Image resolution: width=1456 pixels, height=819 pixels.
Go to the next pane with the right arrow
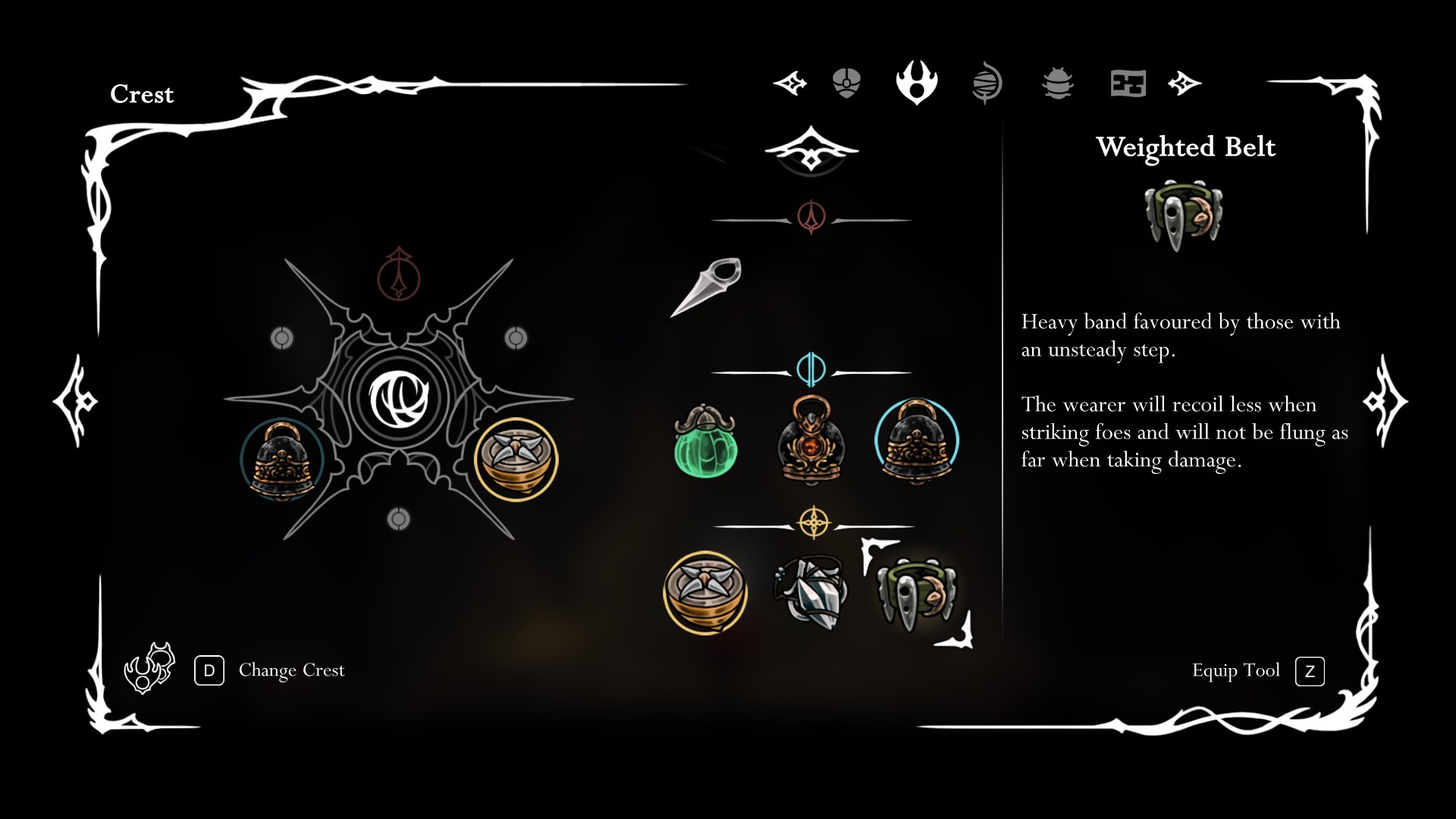point(1385,400)
